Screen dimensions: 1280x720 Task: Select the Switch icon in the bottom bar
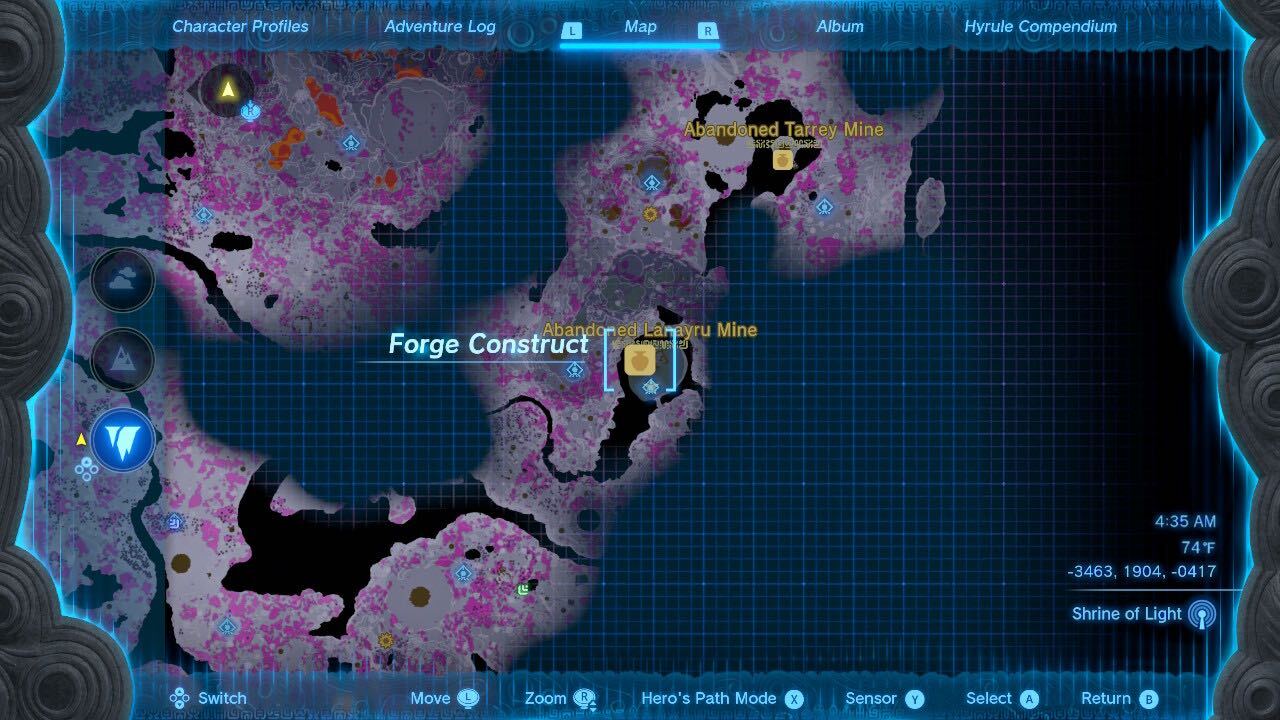180,697
